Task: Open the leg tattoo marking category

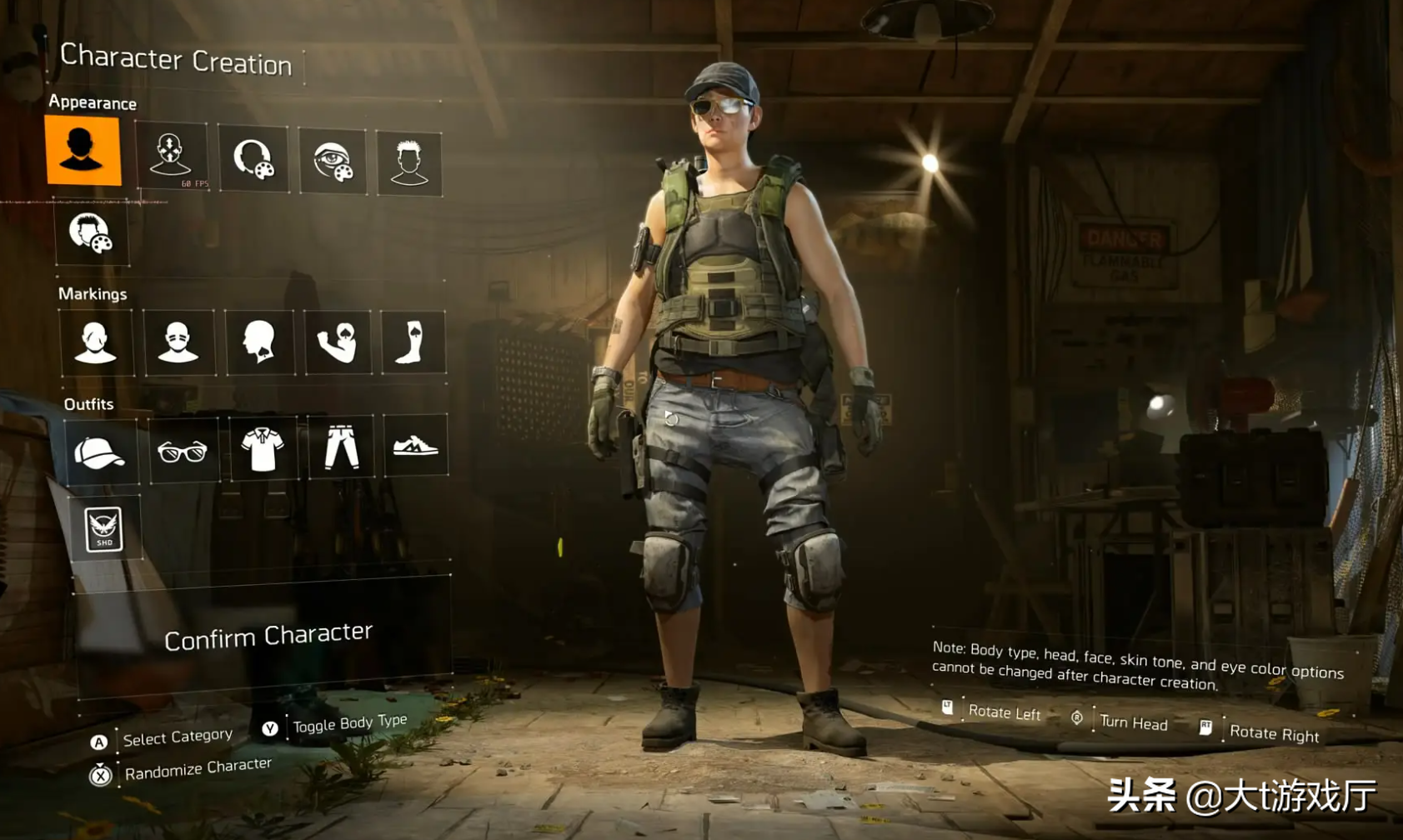Action: (413, 342)
